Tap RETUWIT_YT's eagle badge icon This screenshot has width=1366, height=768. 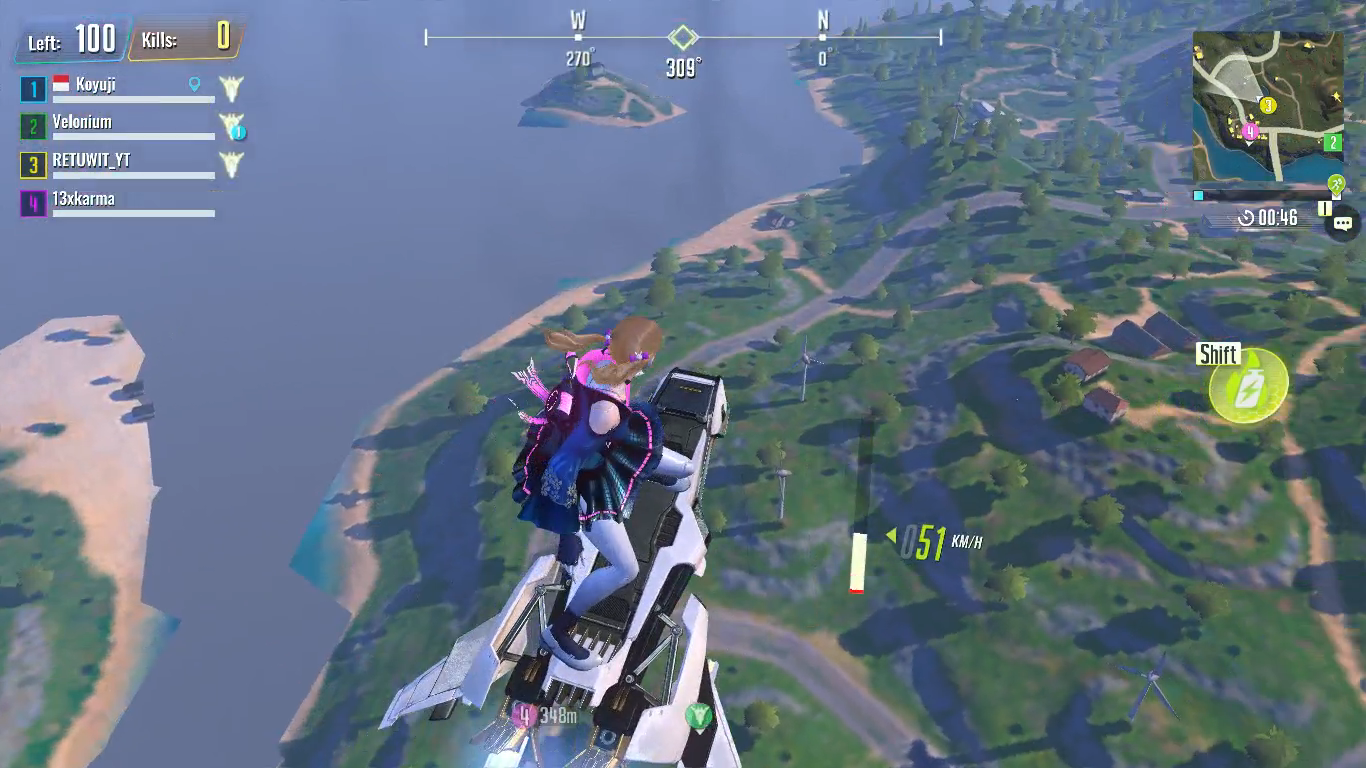230,164
